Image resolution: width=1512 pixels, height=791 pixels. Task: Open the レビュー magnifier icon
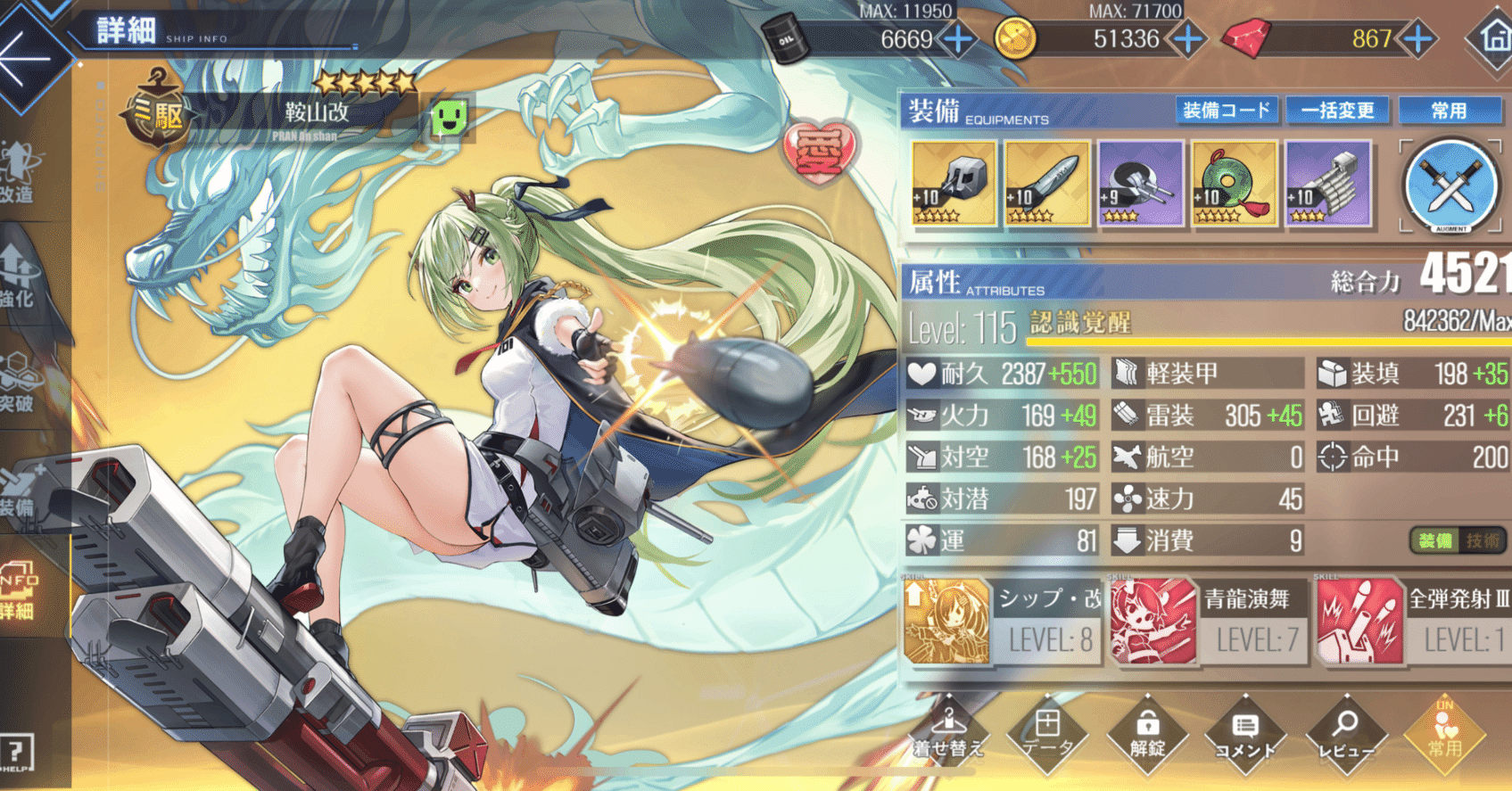[x=1347, y=736]
